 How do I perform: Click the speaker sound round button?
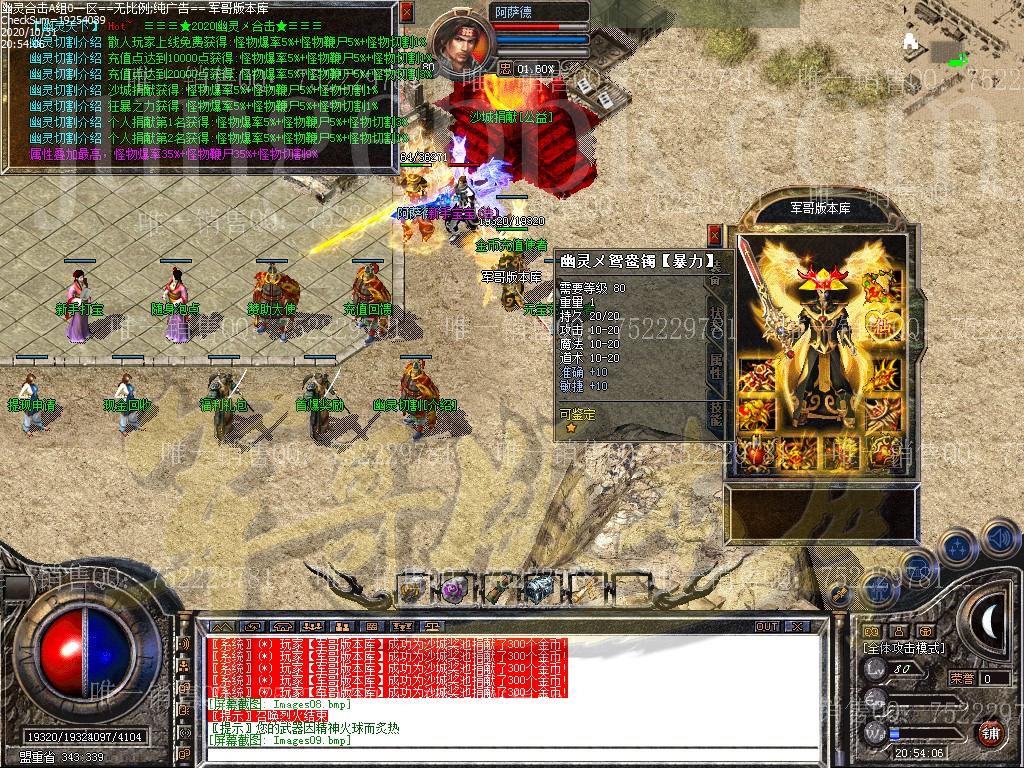pyautogui.click(x=999, y=539)
